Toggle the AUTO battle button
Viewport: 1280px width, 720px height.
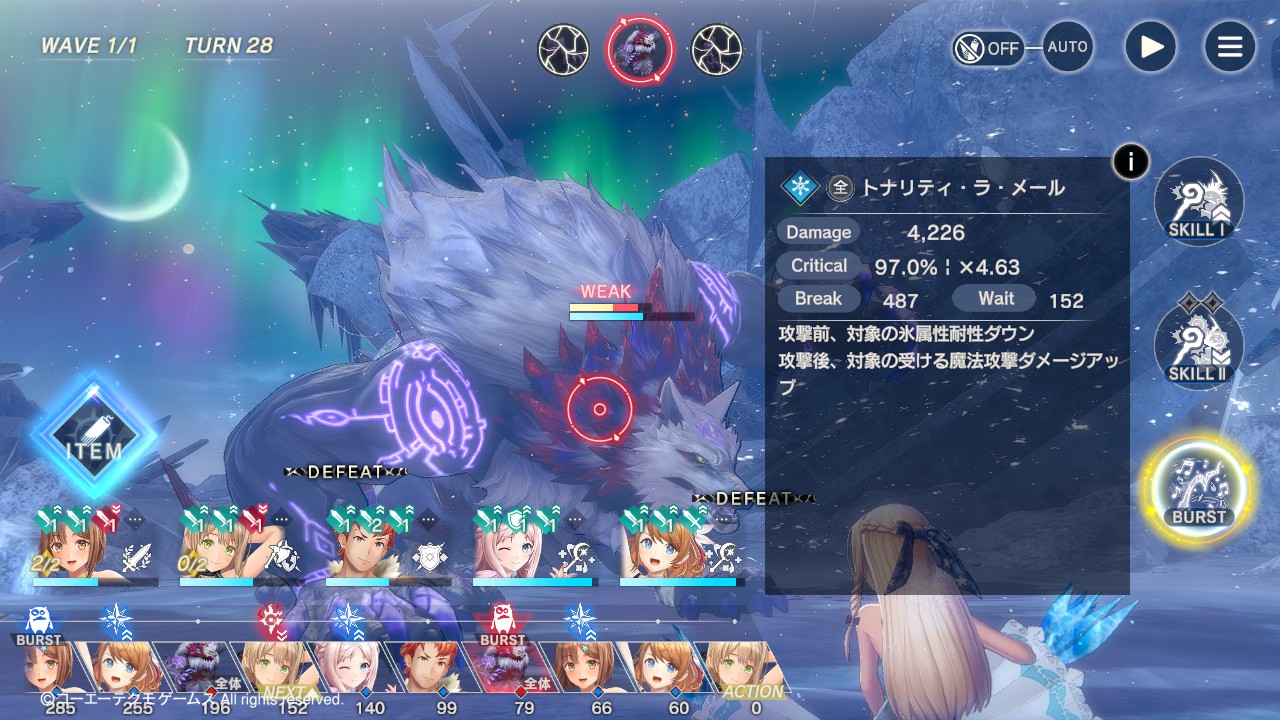point(1067,47)
